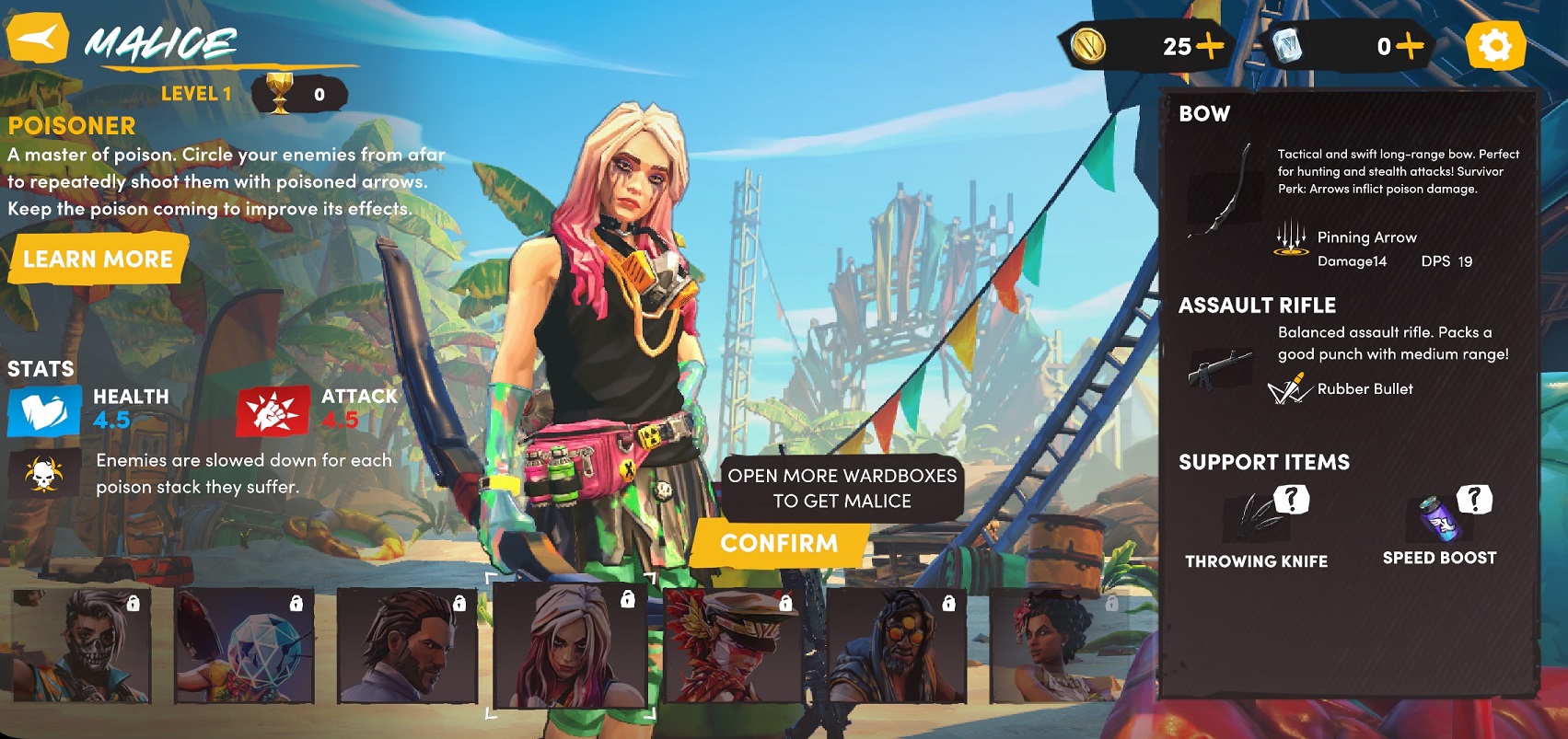The image size is (1568, 739).
Task: Select the bearded dark-haired man portrait
Action: (407, 646)
